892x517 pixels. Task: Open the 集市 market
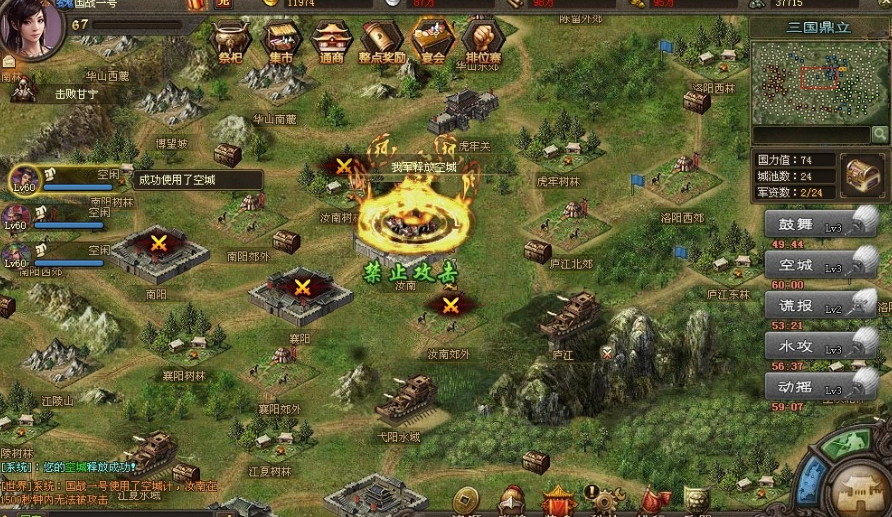(281, 42)
